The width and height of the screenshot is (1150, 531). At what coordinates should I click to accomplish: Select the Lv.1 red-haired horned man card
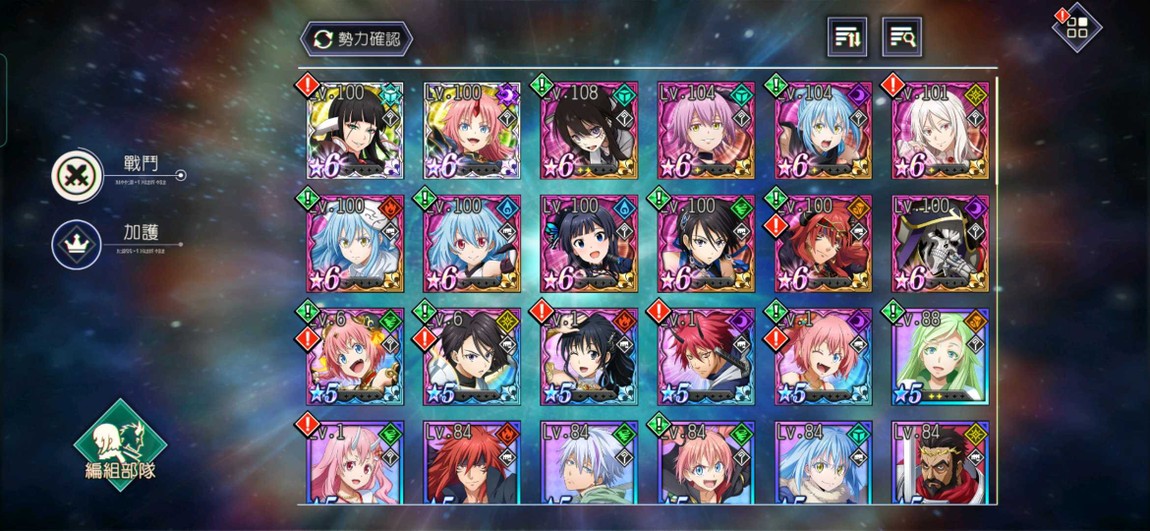(705, 357)
